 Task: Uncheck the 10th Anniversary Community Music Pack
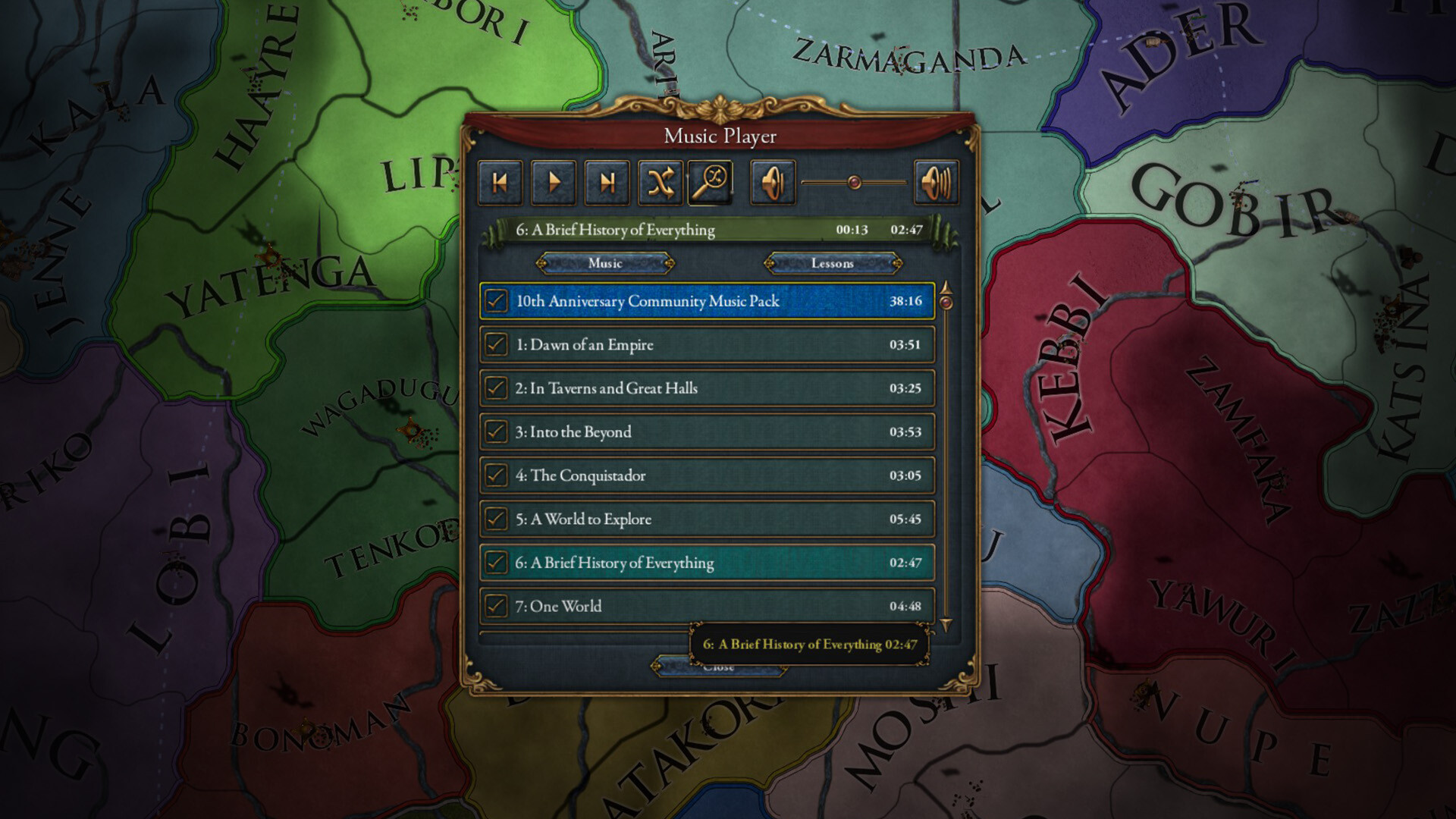(x=497, y=301)
